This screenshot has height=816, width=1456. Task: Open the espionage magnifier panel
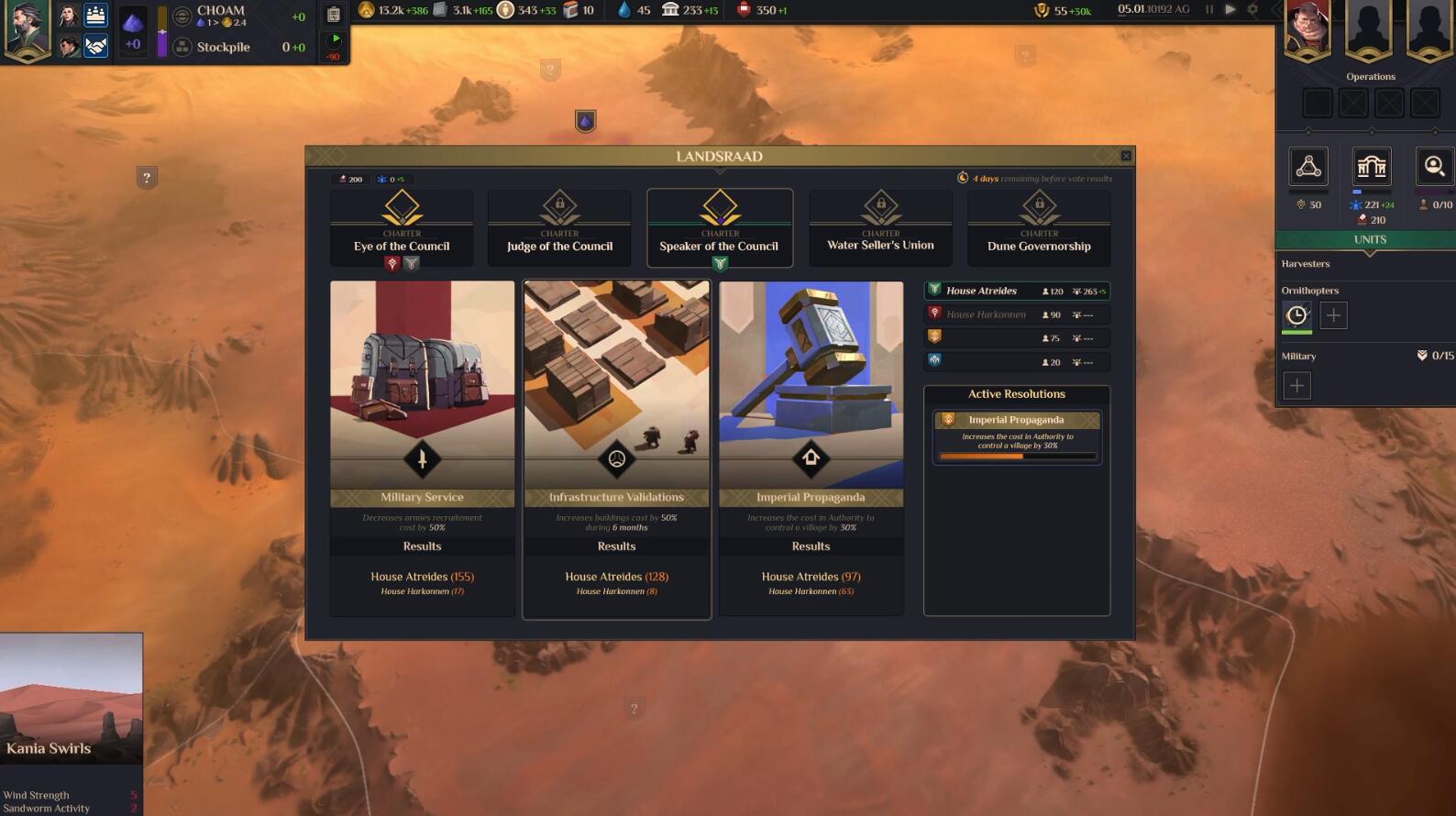[1434, 167]
